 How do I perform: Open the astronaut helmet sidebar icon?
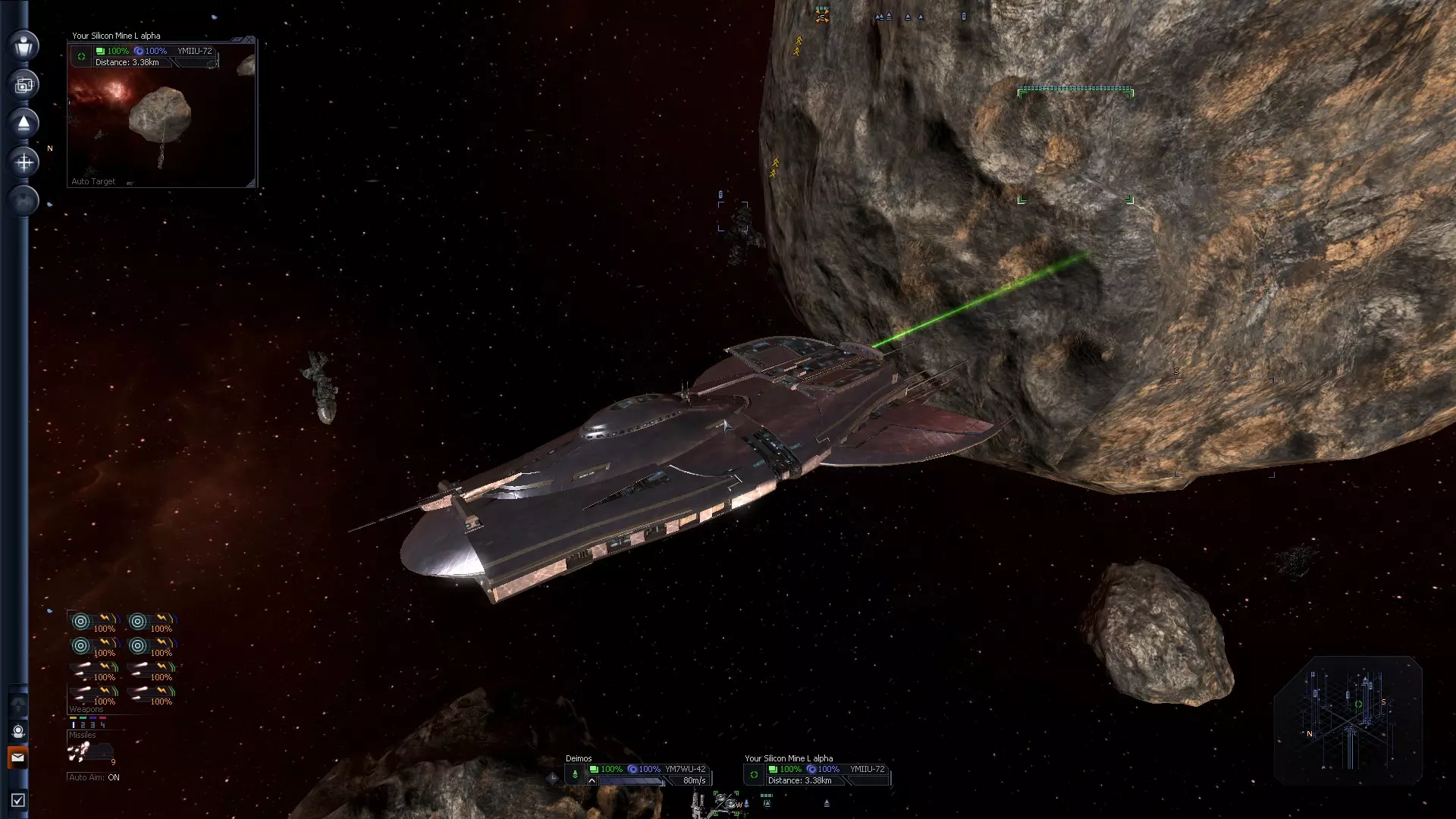[x=18, y=731]
